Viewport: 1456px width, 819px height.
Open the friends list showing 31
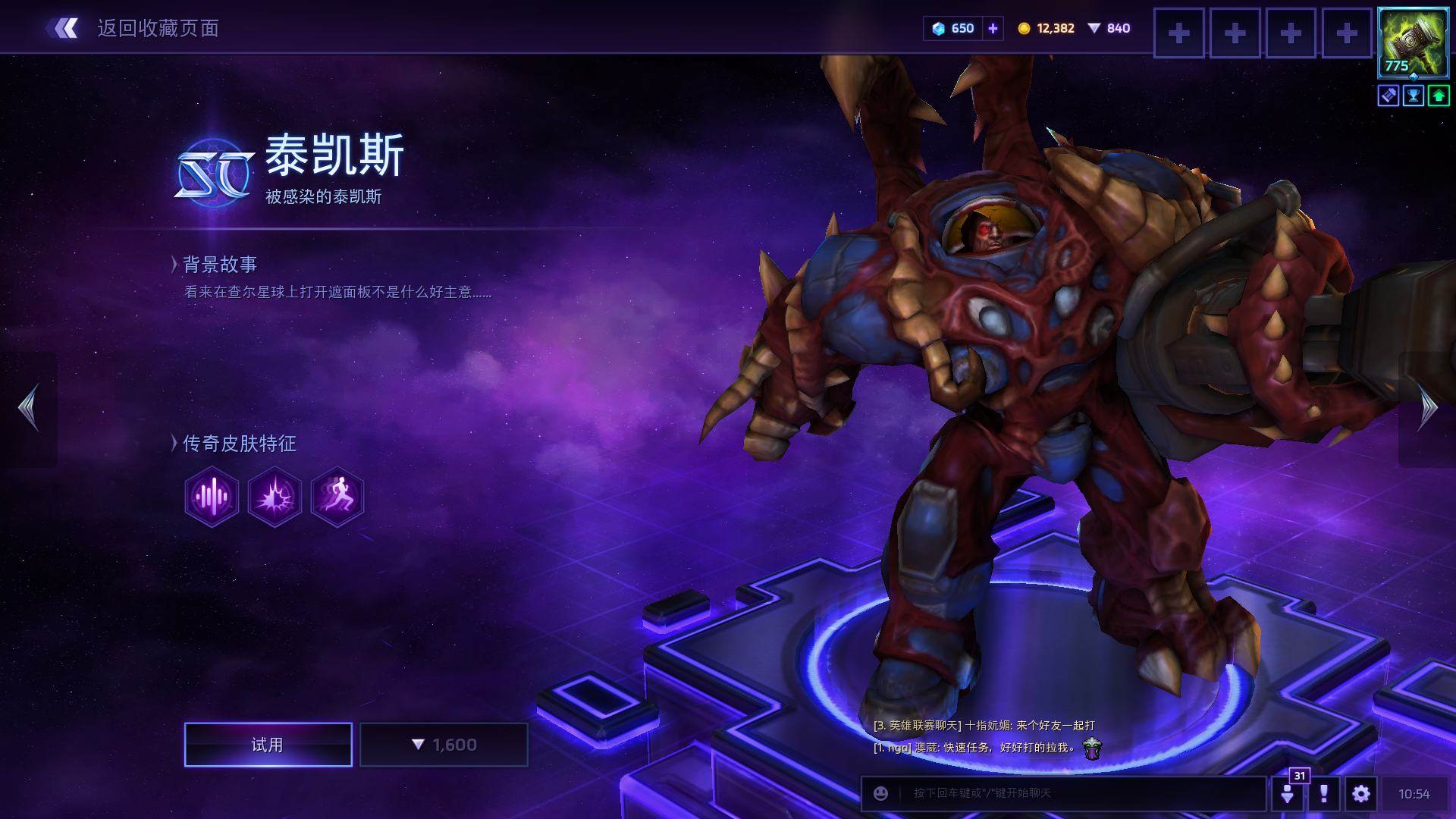(x=1288, y=792)
